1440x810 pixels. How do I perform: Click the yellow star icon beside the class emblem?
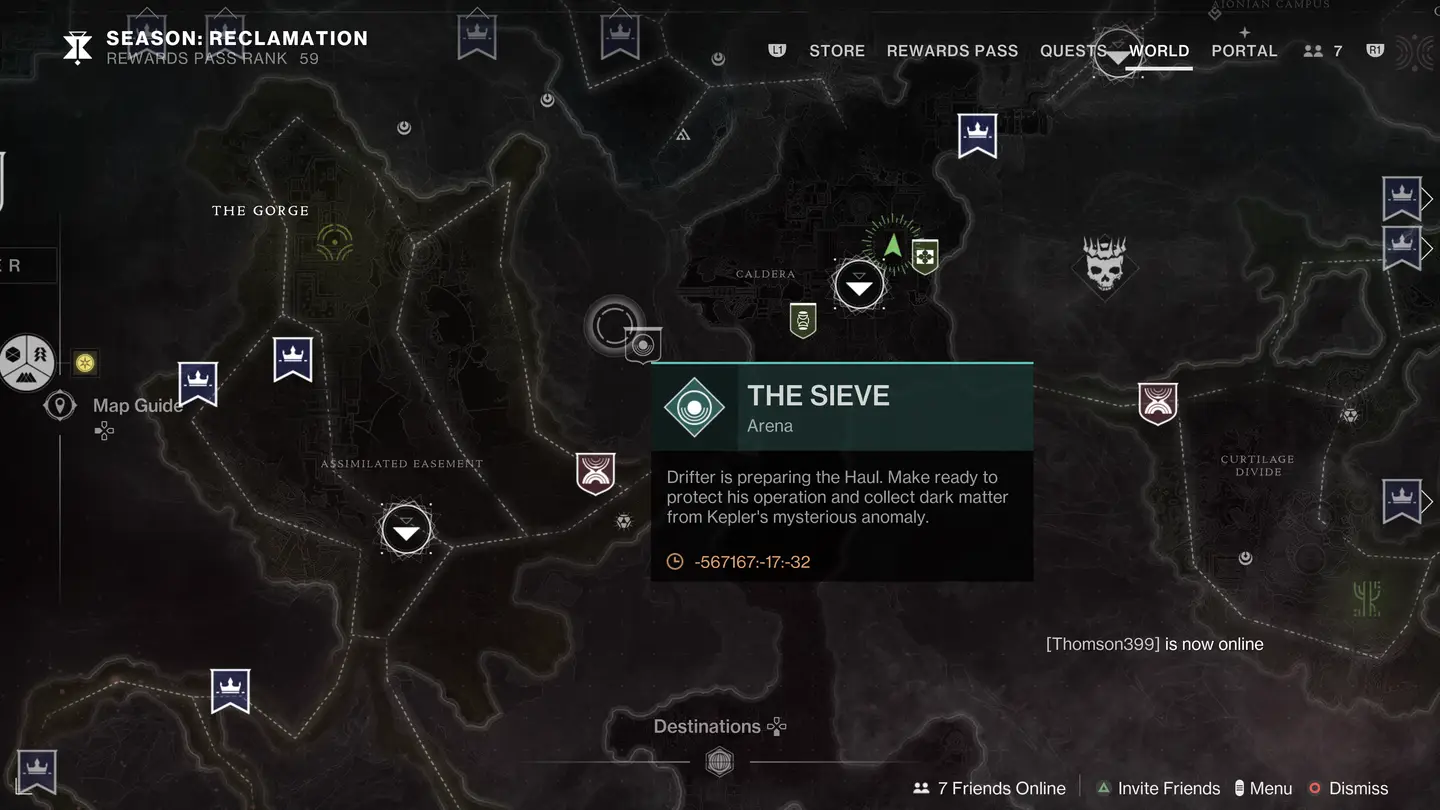(x=85, y=362)
